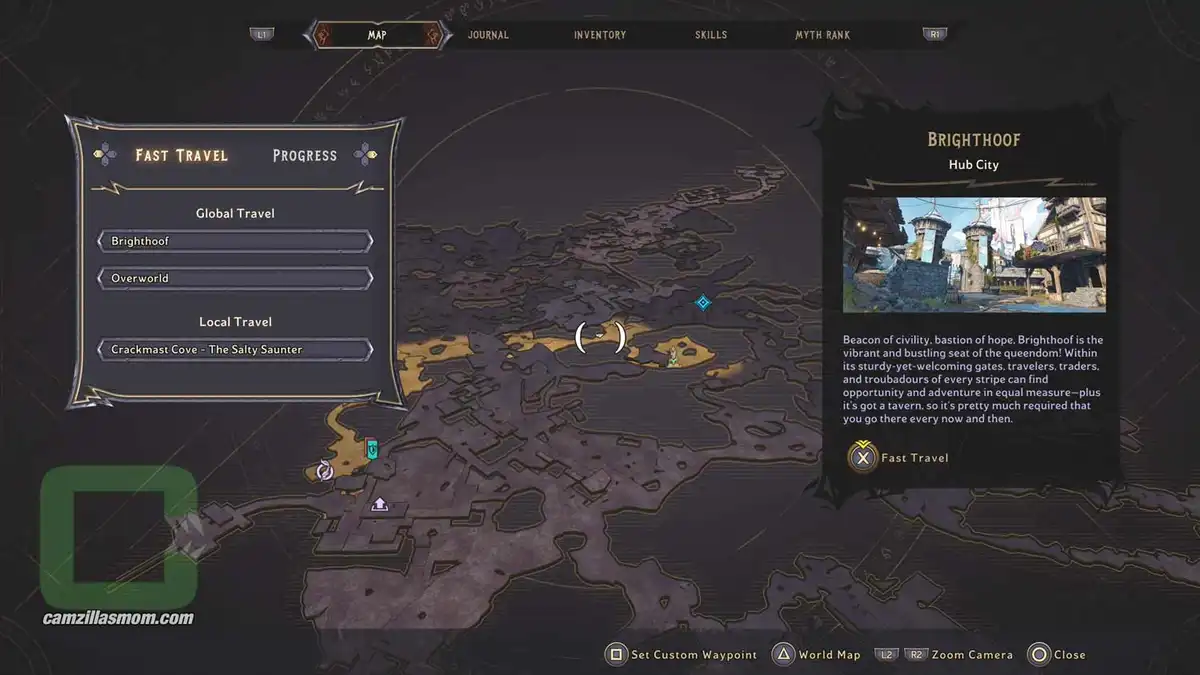Select the teal banner marker on the map
Screen dimensions: 1200x675
tap(372, 449)
